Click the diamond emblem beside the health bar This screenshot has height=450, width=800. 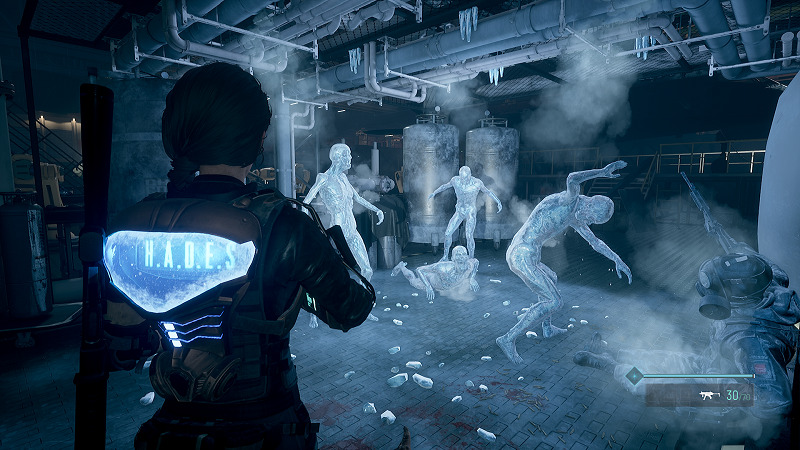point(633,377)
